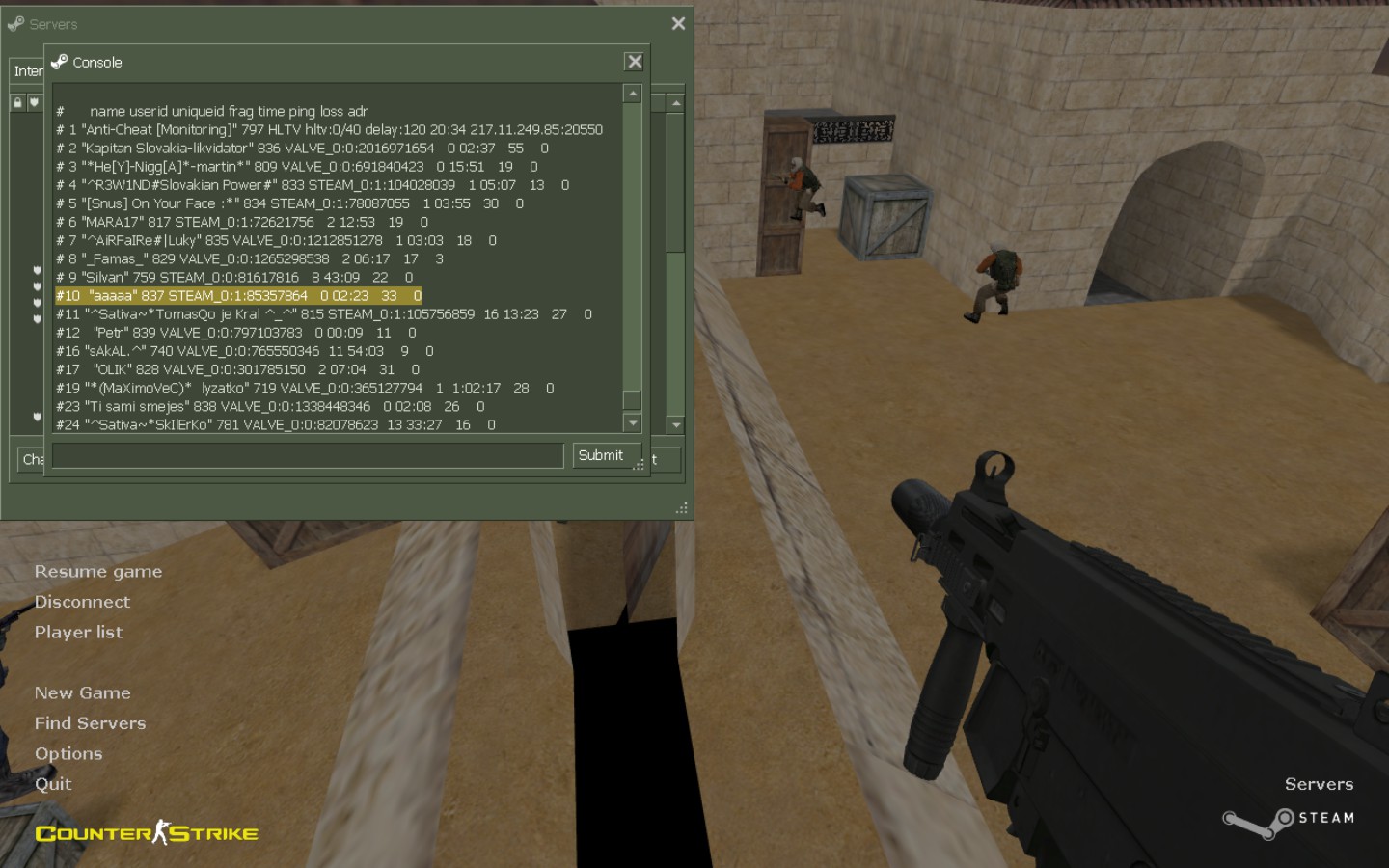
Task: Click the console scrollbar up arrow
Action: pos(632,94)
